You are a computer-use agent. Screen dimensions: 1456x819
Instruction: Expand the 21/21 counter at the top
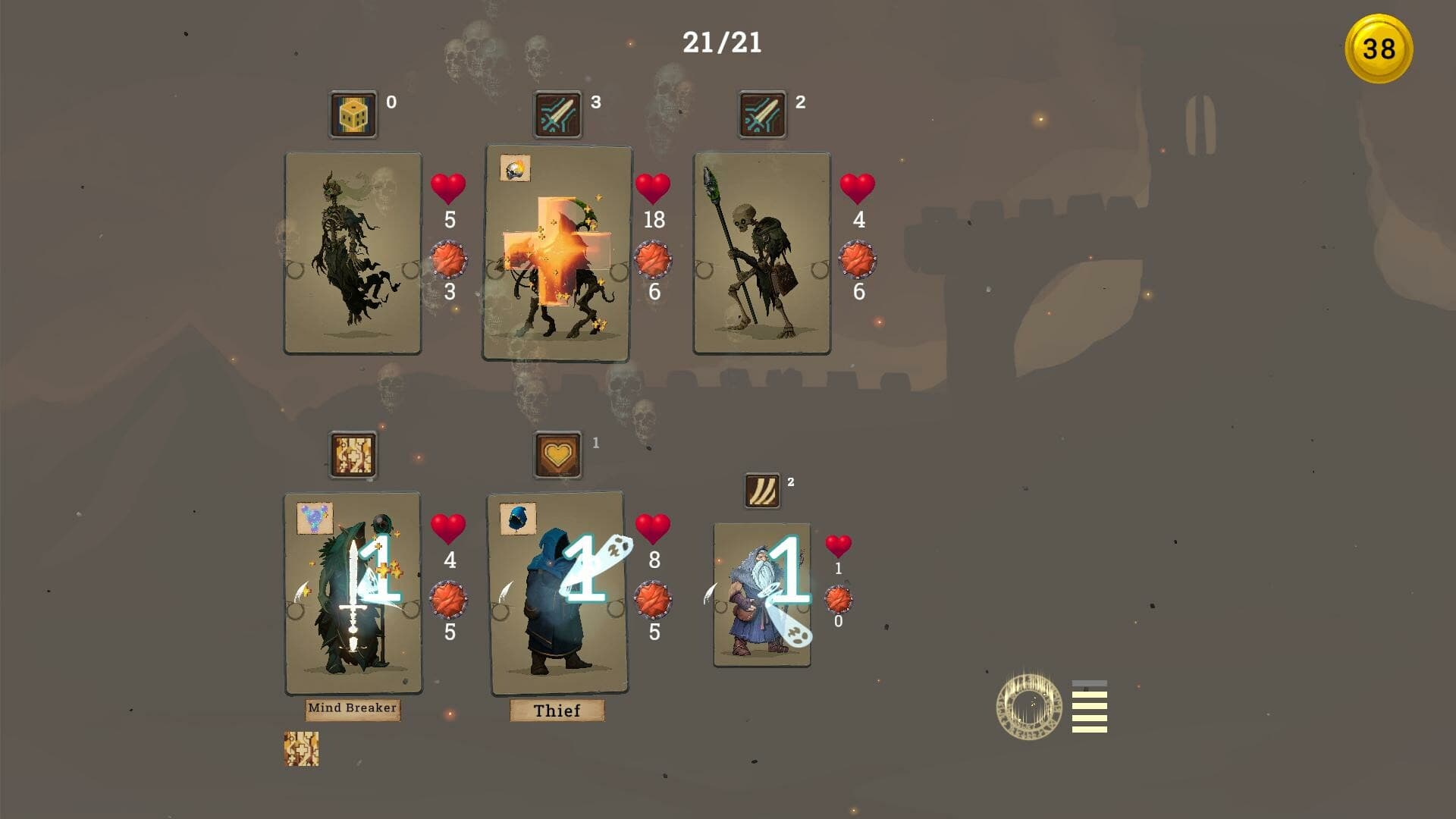click(x=722, y=42)
